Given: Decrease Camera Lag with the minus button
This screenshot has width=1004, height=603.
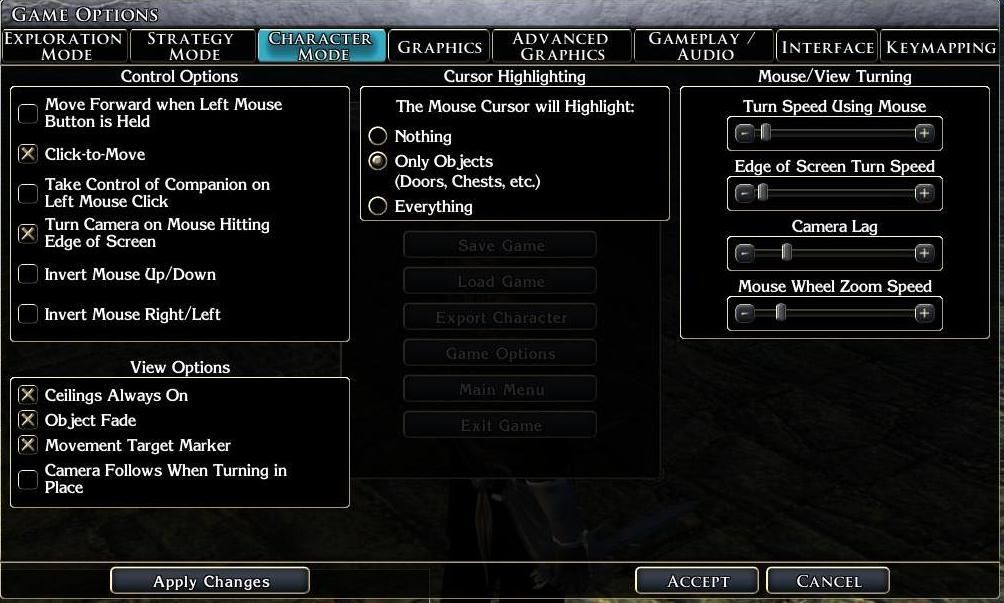Looking at the screenshot, I should 744,253.
